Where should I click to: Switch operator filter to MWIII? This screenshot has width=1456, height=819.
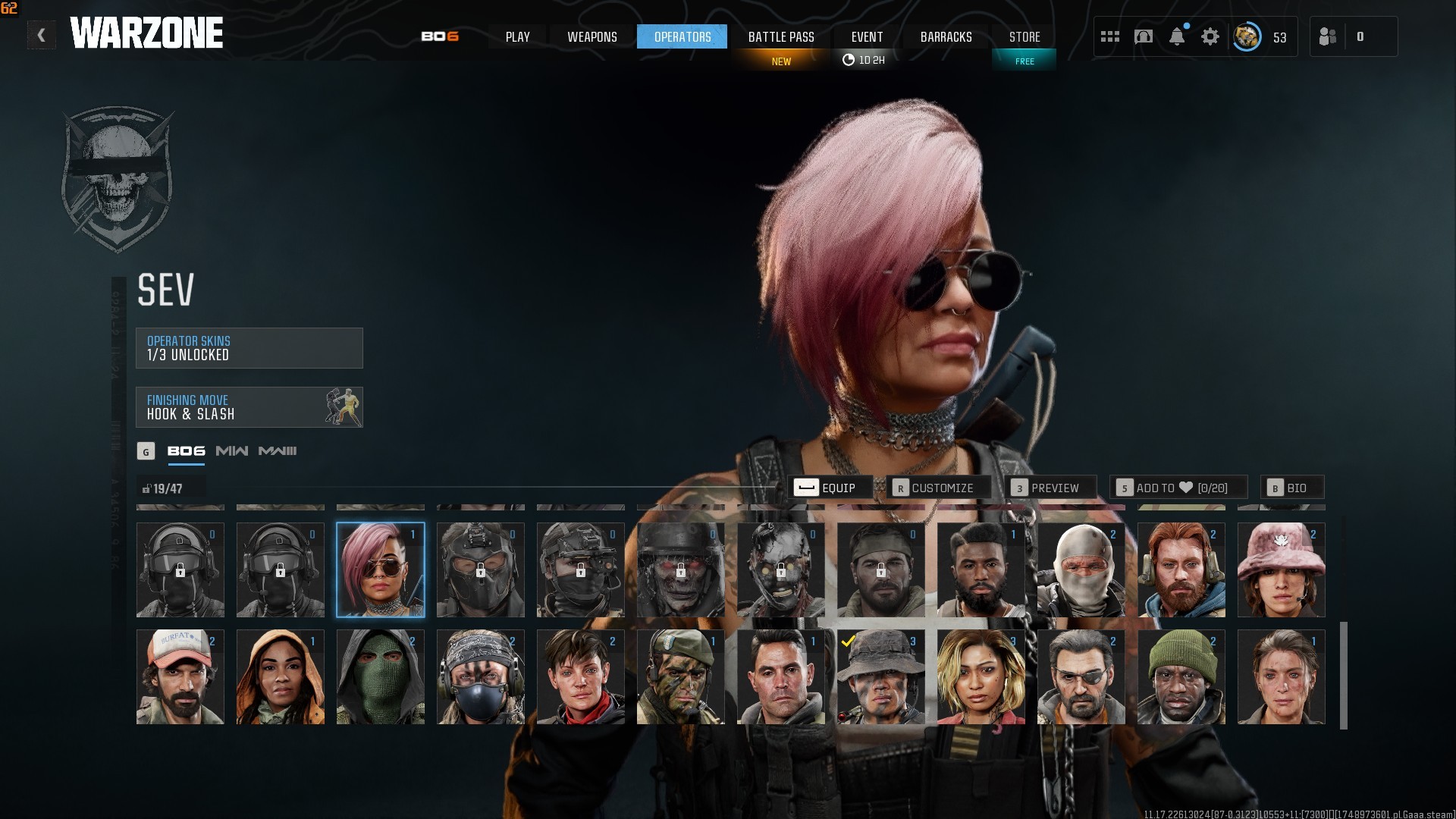click(278, 451)
